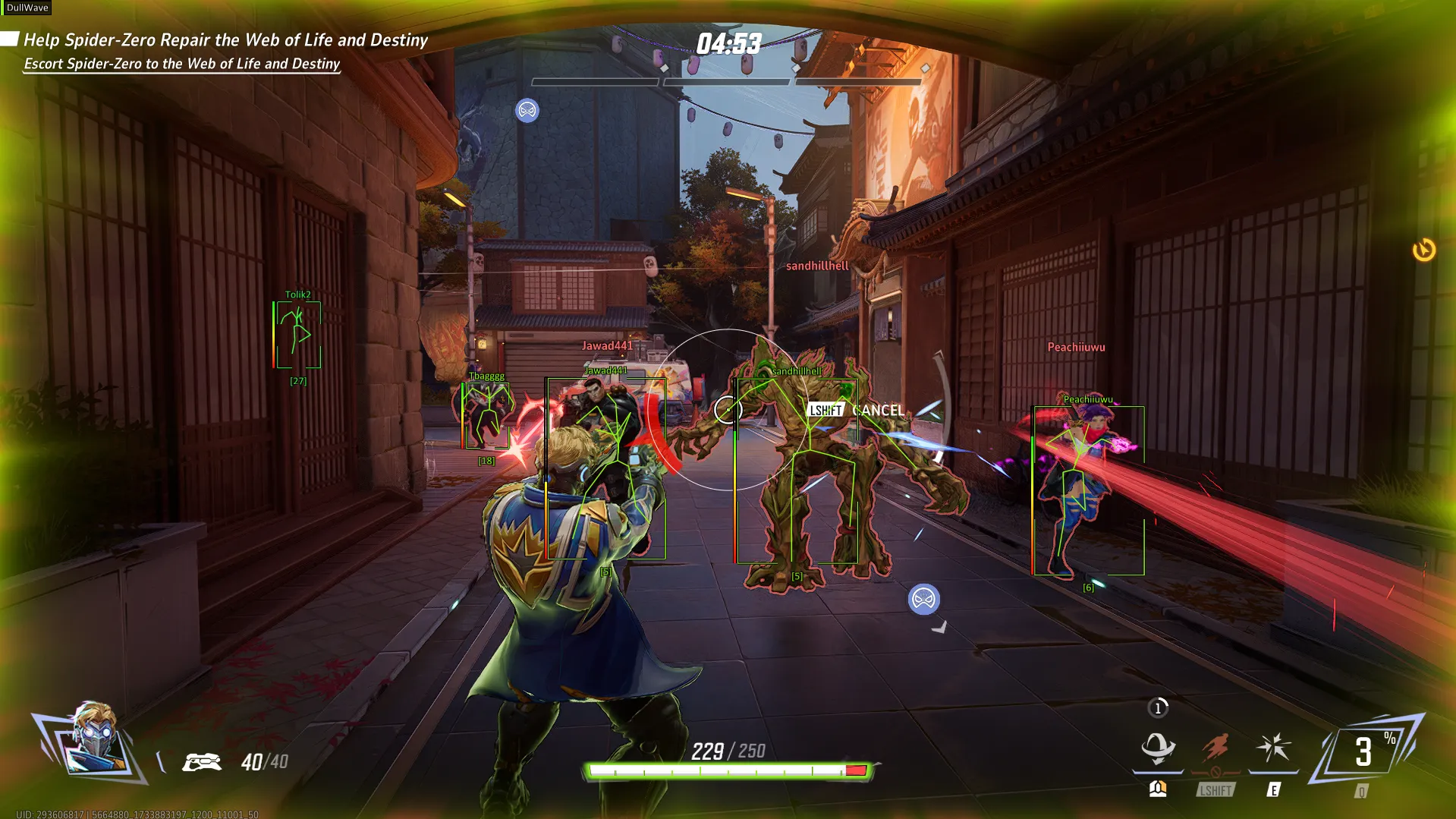Click the Element Guns weapon icon
The height and width of the screenshot is (819, 1456).
tap(202, 761)
